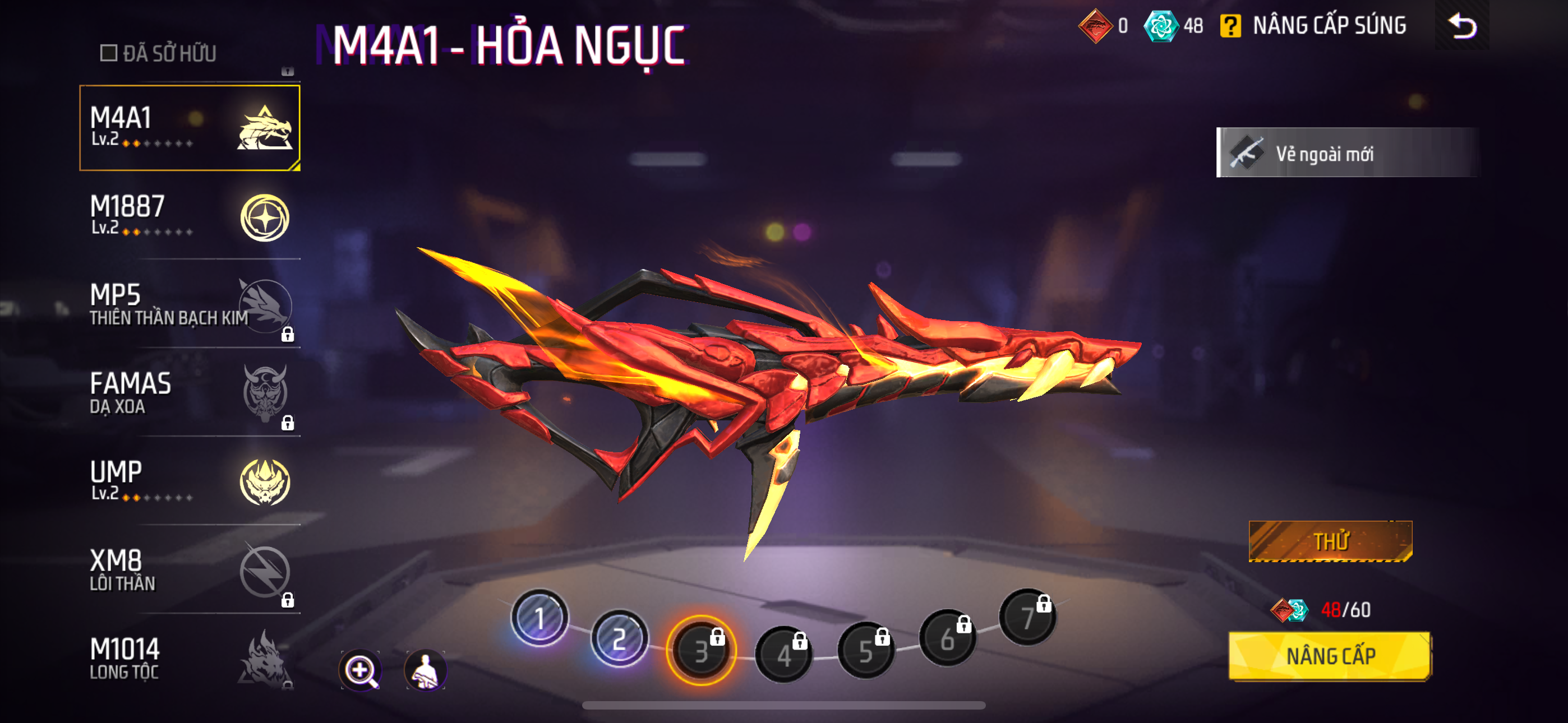Click the NÂNG CẤP upgrade button
This screenshot has width=1568, height=723.
[1330, 656]
